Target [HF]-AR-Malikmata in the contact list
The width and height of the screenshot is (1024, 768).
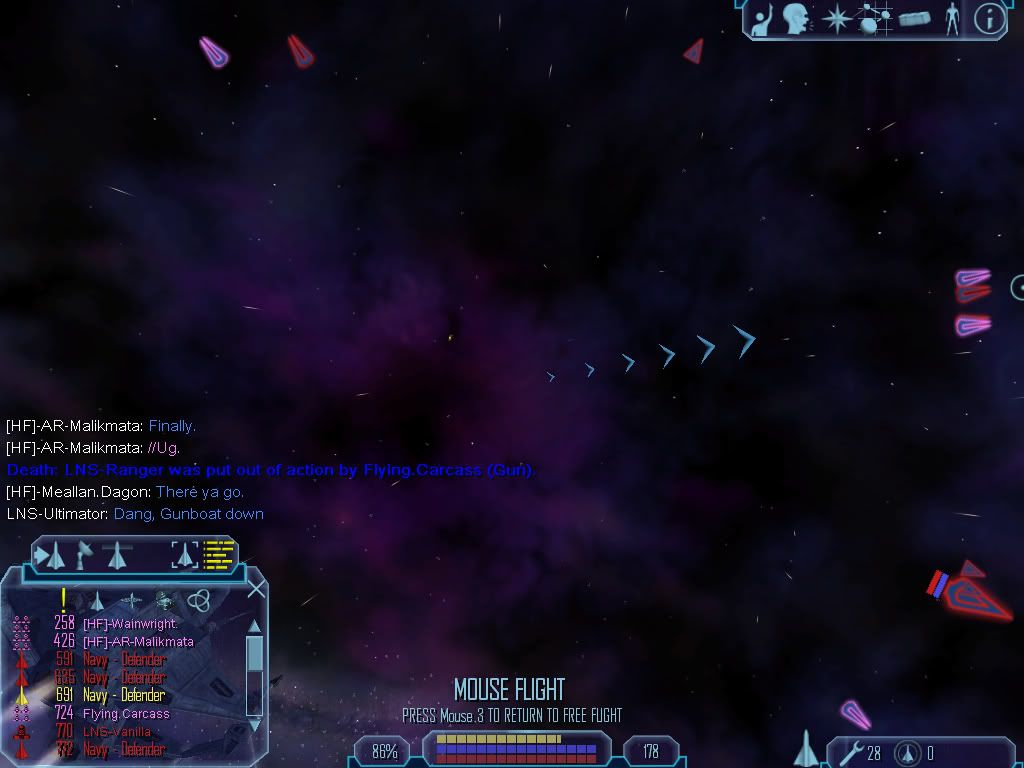137,641
